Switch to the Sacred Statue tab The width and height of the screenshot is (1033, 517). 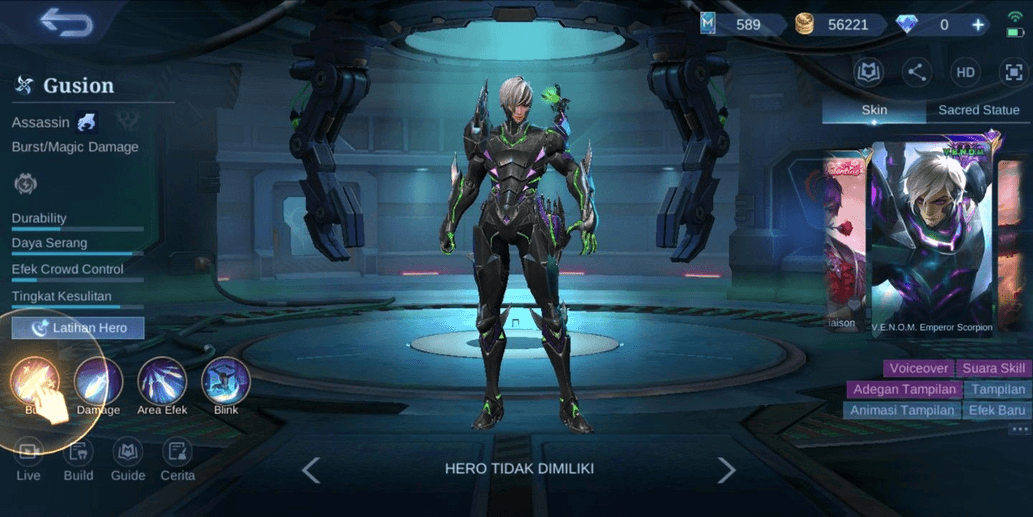pyautogui.click(x=978, y=110)
